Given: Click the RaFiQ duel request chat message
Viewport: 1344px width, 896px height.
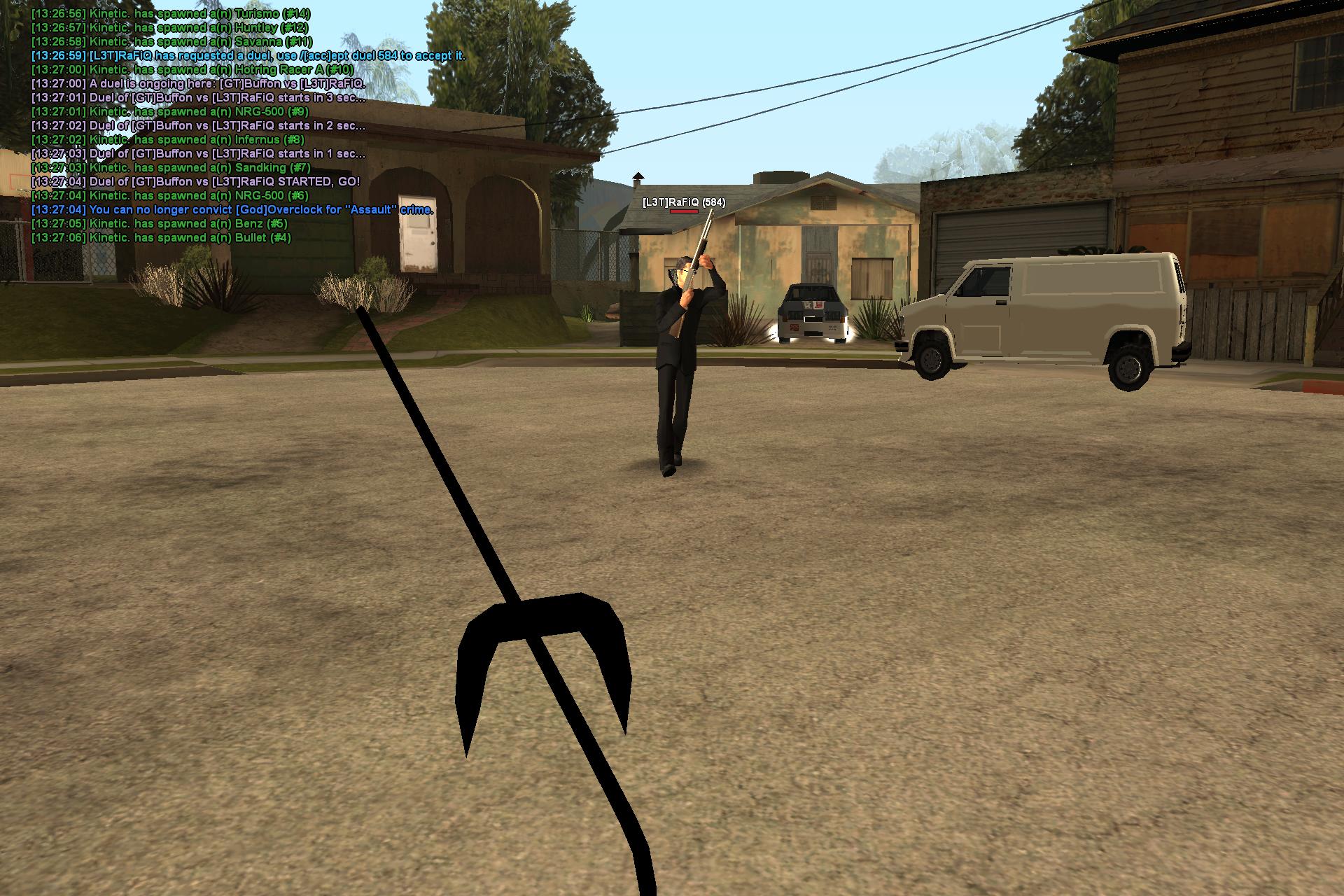Looking at the screenshot, I should coord(248,56).
